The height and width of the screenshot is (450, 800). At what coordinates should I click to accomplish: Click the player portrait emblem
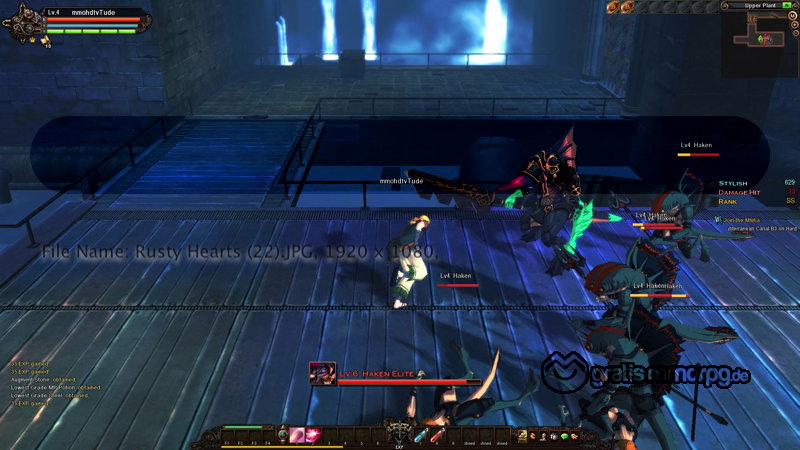25,24
